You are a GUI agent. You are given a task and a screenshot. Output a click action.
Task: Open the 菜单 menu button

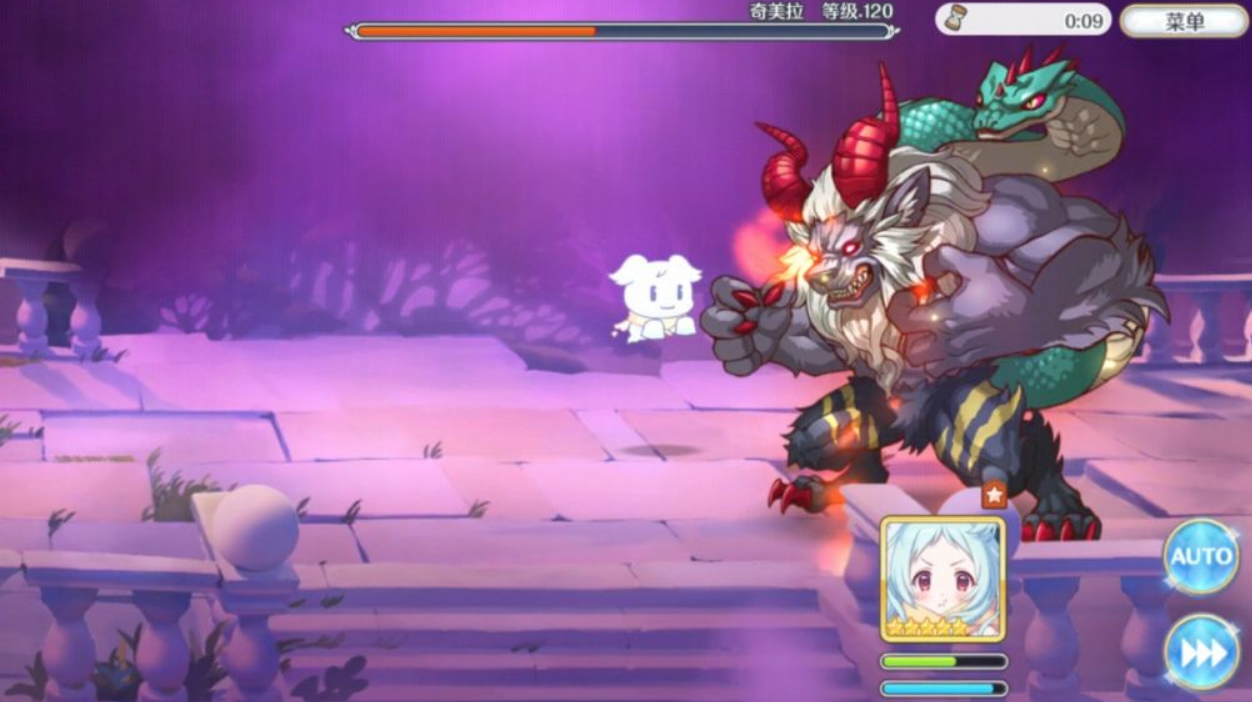tap(1184, 20)
